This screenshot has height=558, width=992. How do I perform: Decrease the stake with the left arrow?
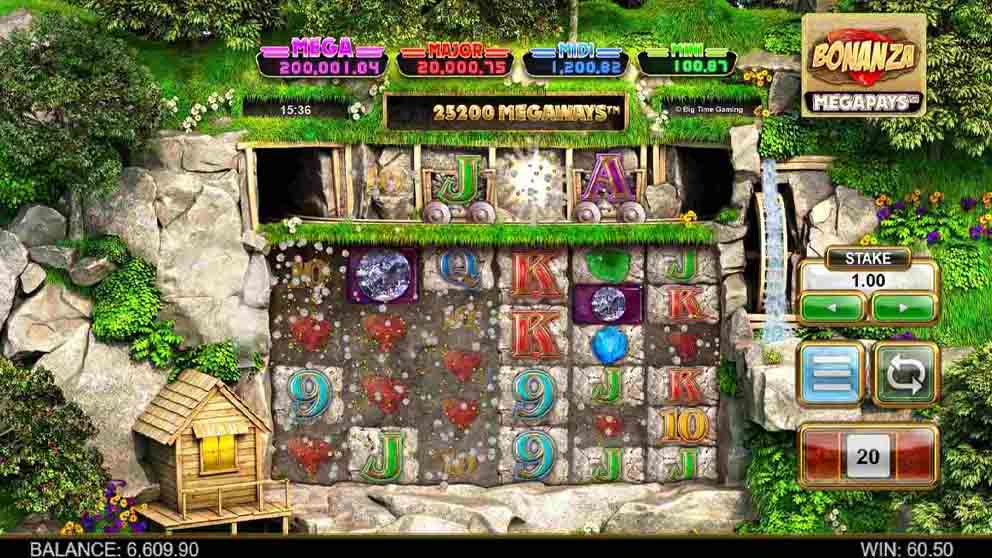[x=832, y=307]
